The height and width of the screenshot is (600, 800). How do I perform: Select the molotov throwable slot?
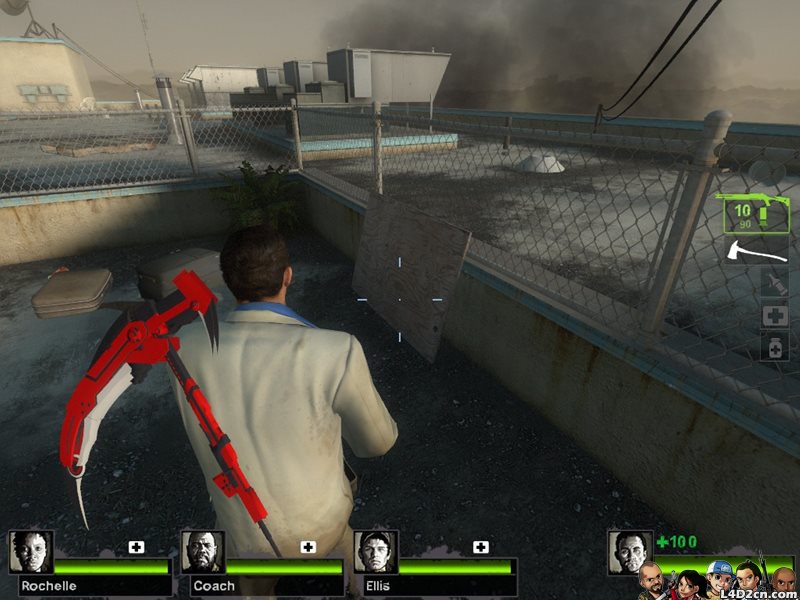coord(774,283)
